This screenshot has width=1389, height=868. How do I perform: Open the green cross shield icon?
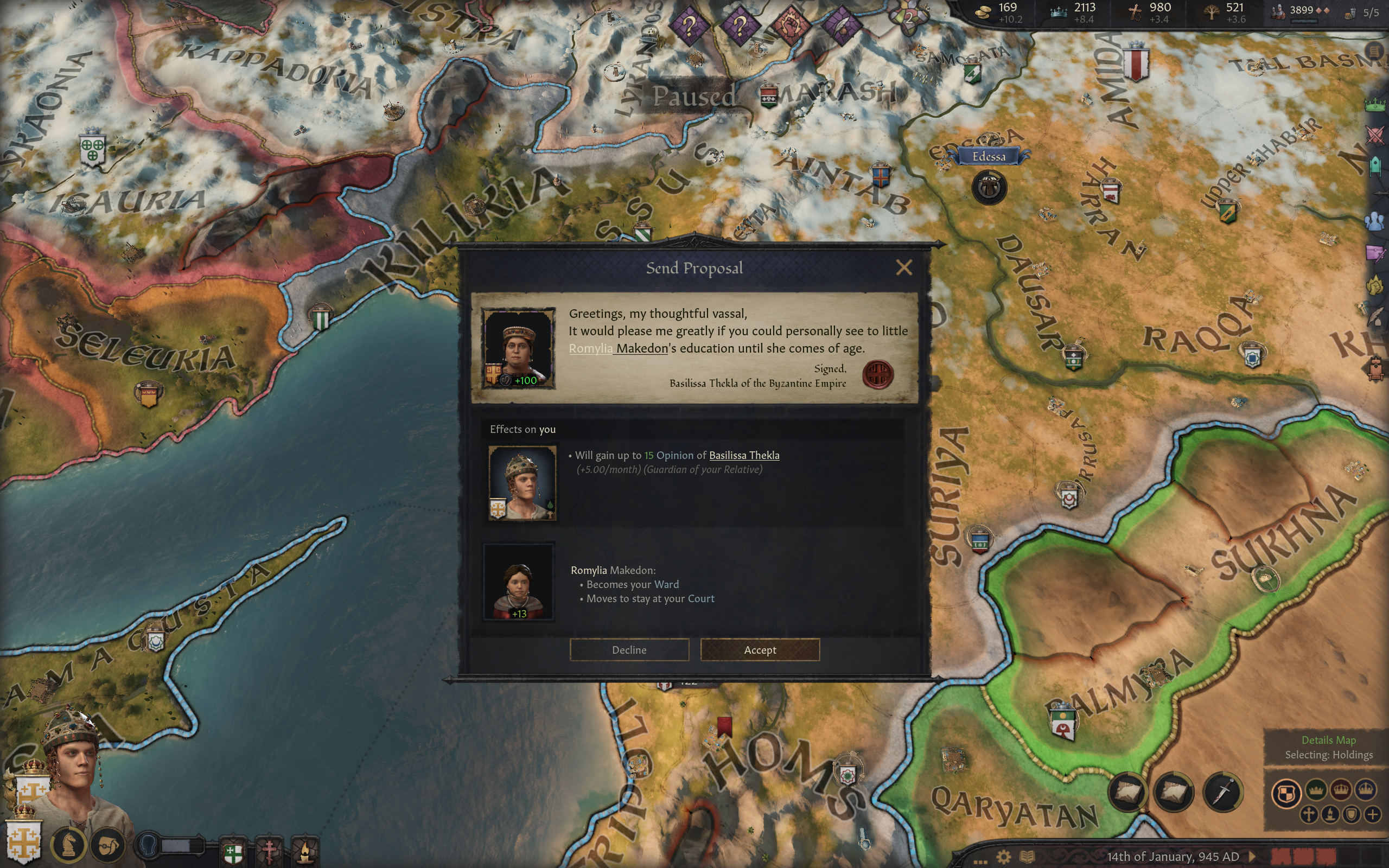[233, 852]
